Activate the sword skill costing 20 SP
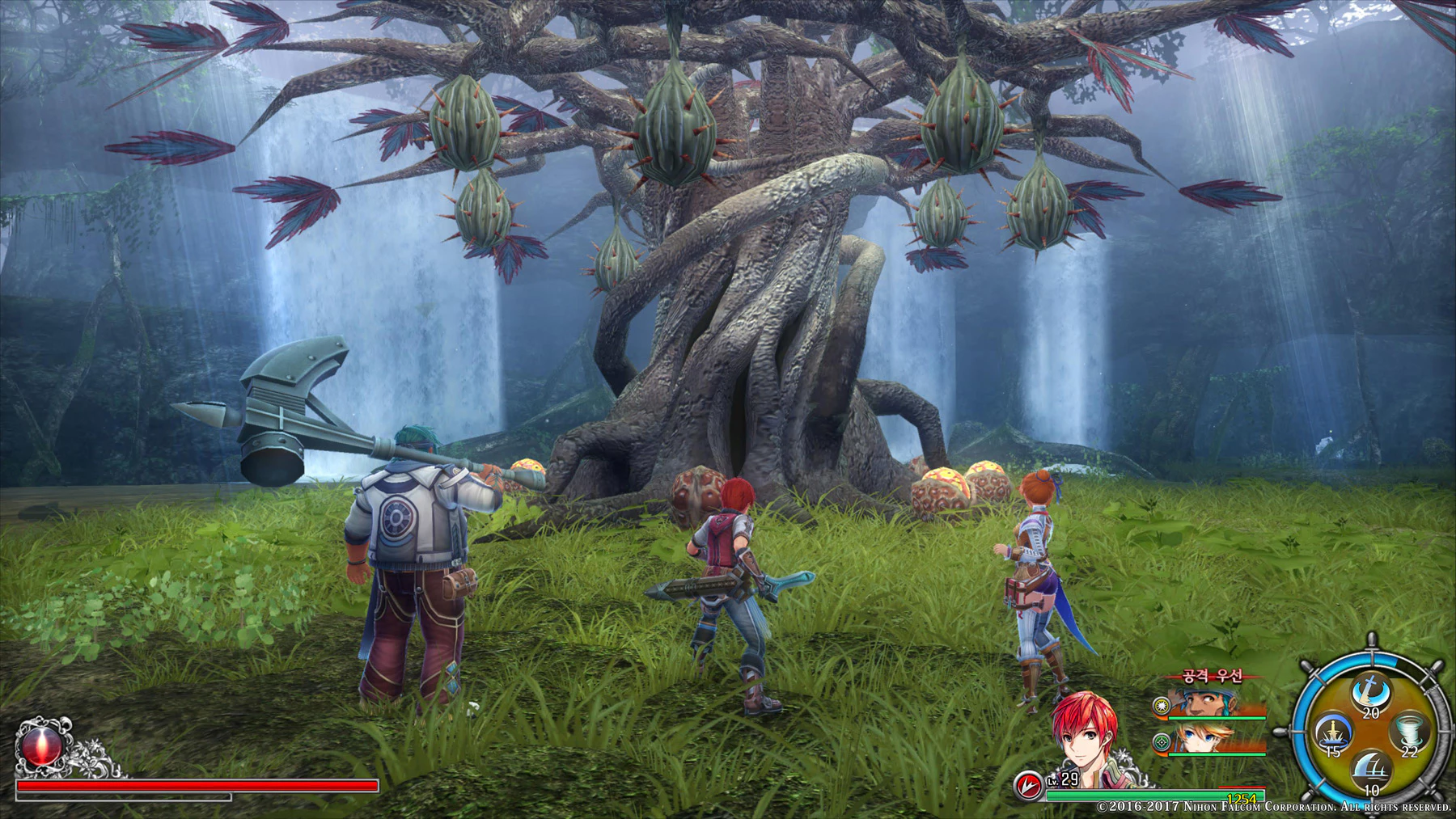The width and height of the screenshot is (1456, 819). [x=1370, y=692]
